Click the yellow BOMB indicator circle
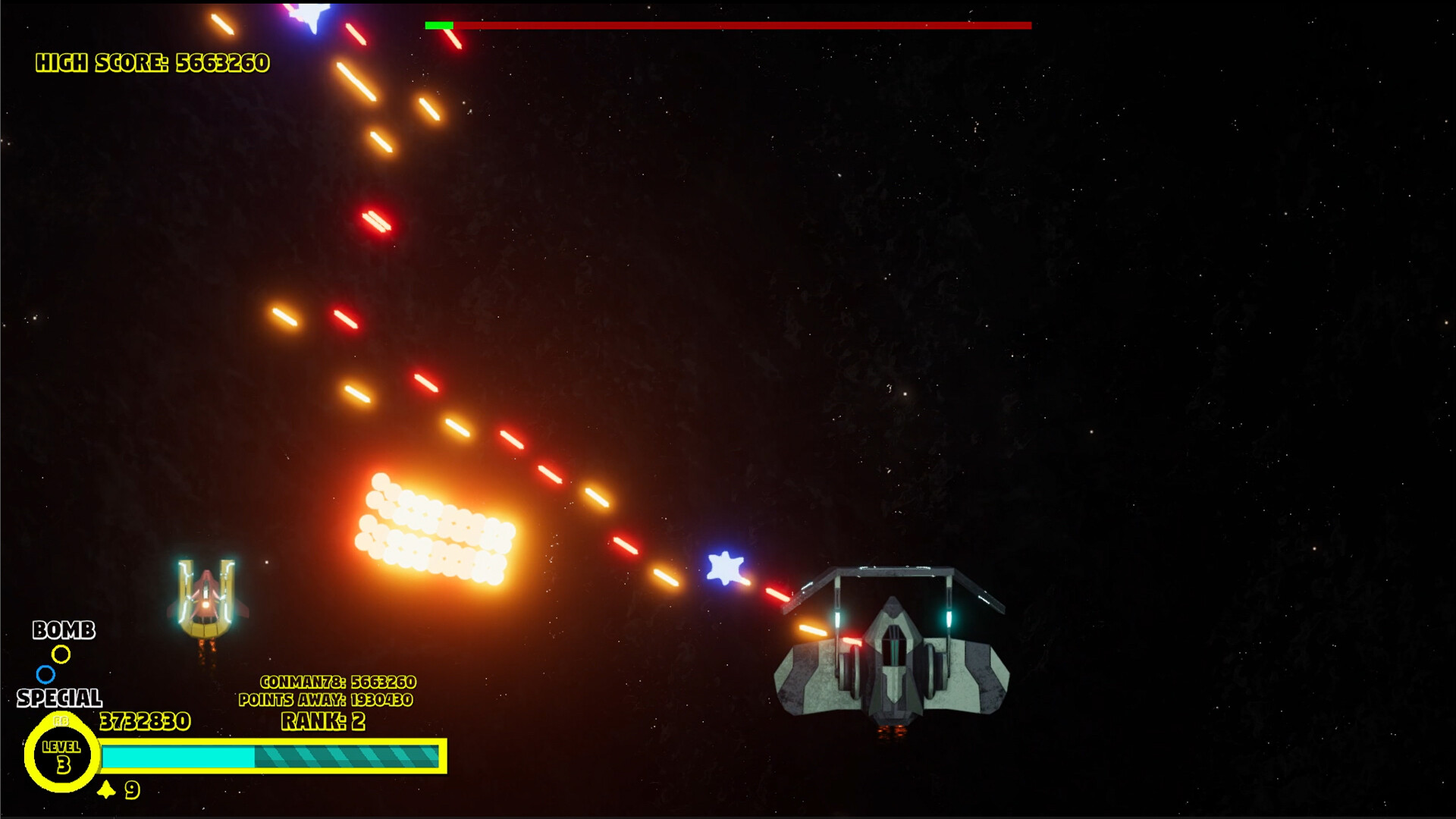Image resolution: width=1456 pixels, height=819 pixels. [60, 654]
